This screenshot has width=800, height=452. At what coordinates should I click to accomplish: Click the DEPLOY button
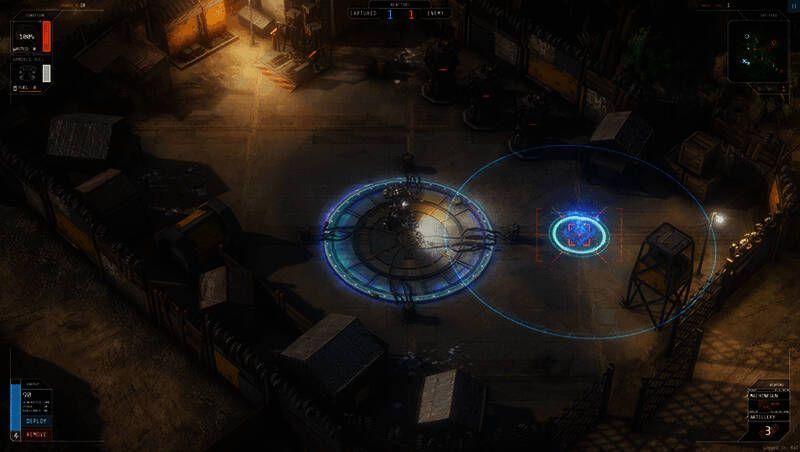(36, 421)
